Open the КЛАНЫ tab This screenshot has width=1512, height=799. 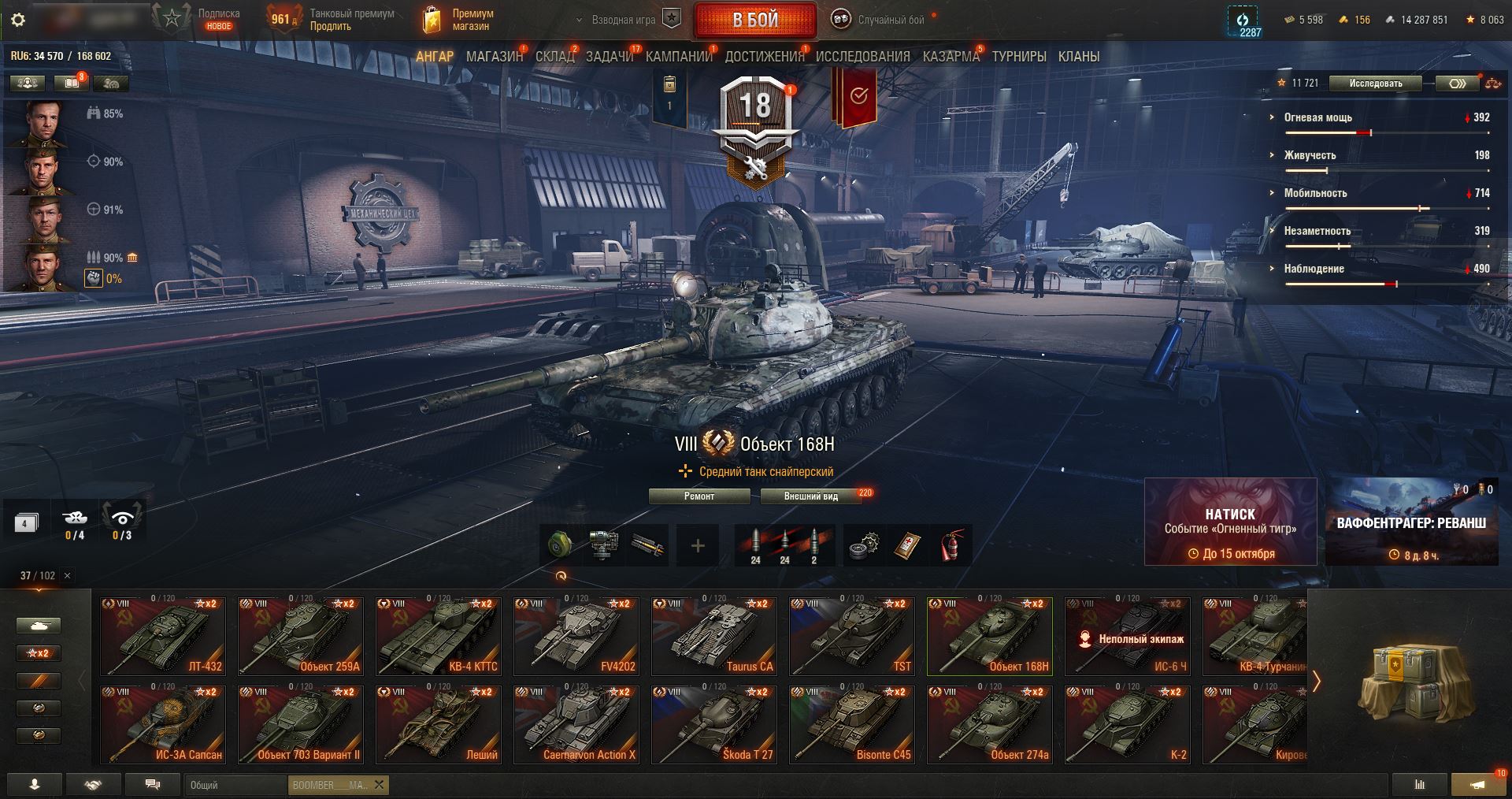click(1078, 57)
